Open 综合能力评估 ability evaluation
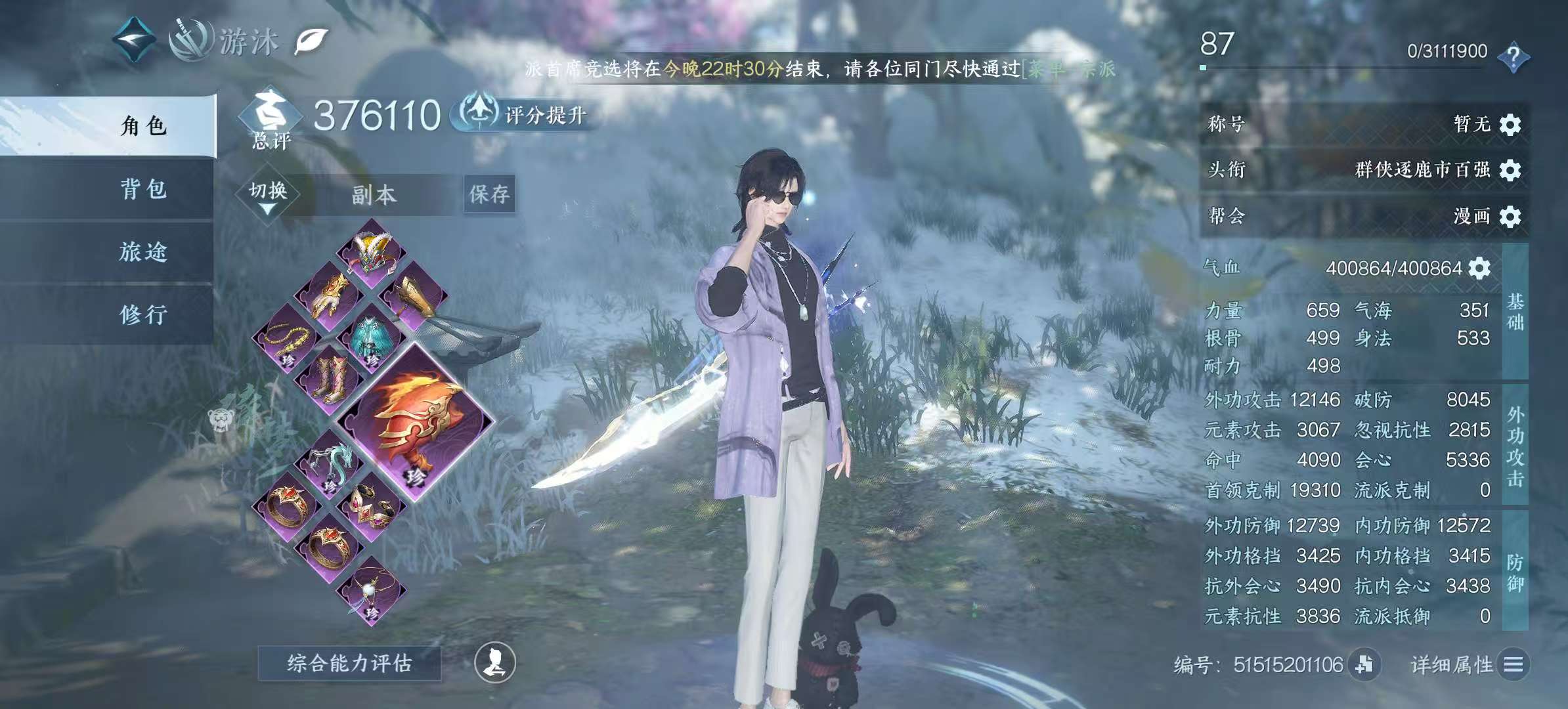The image size is (1568, 709). click(349, 663)
